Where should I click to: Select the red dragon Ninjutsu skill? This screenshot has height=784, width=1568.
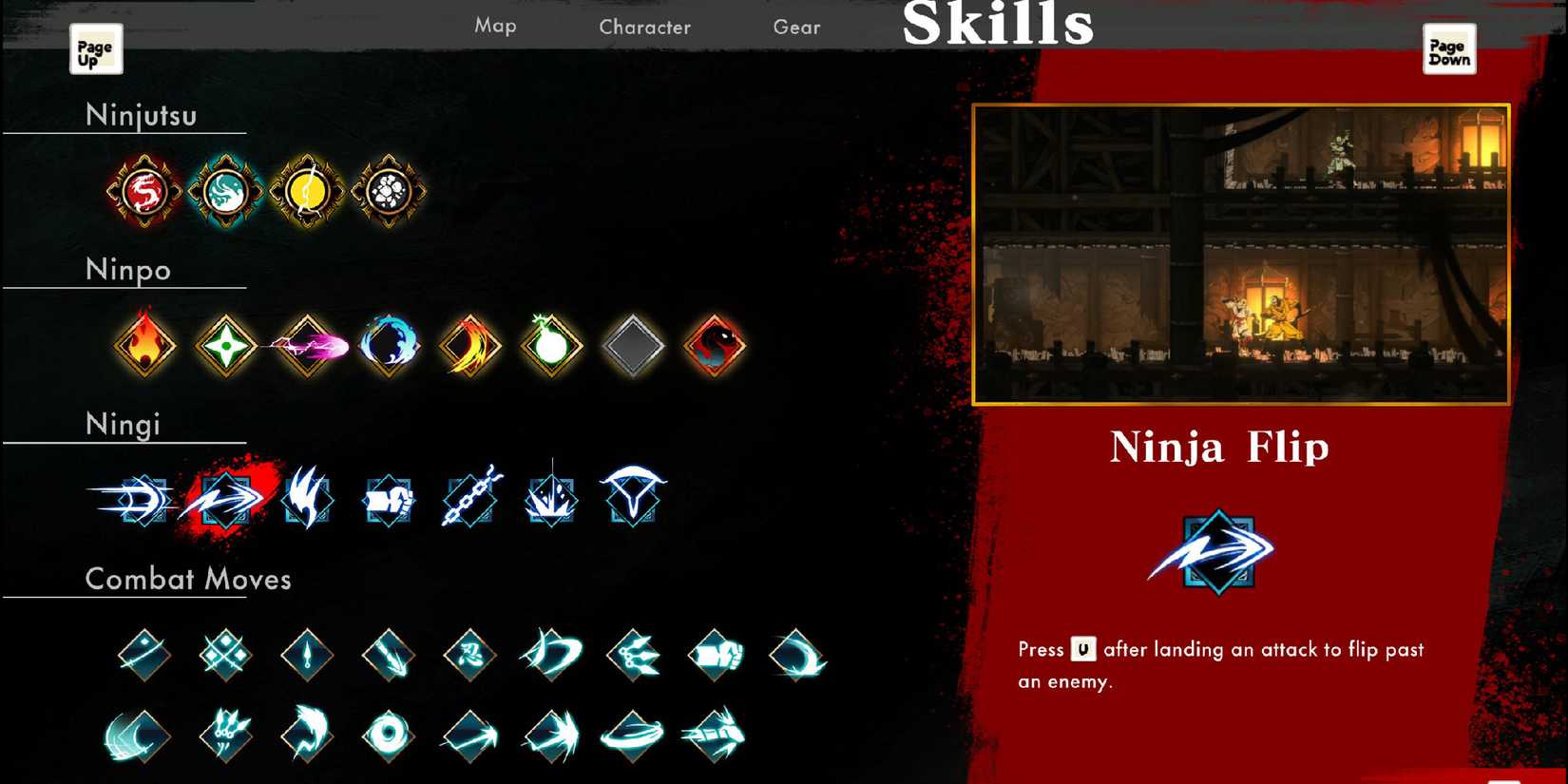coord(143,189)
